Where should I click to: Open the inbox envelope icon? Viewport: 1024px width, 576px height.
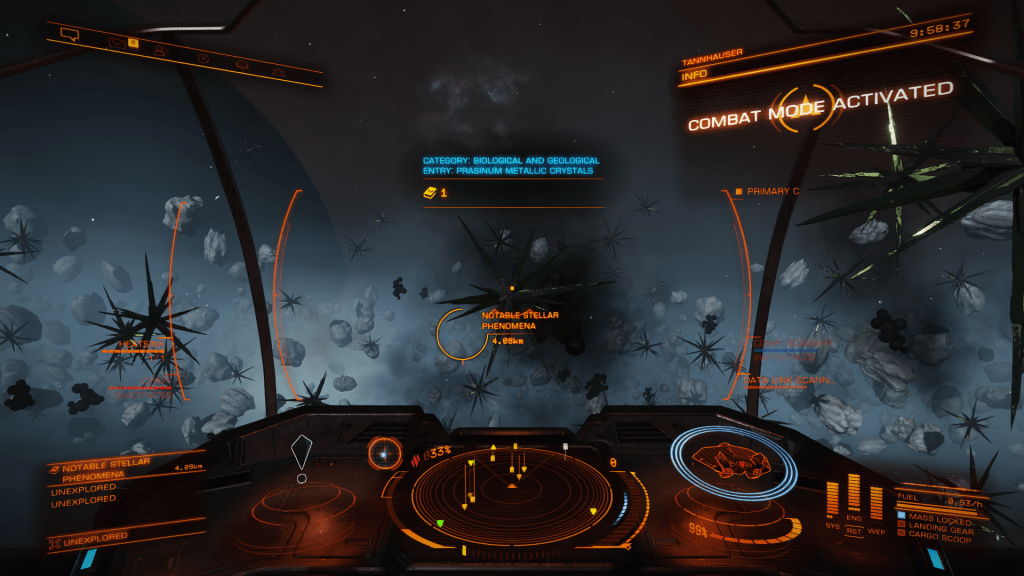pos(118,43)
